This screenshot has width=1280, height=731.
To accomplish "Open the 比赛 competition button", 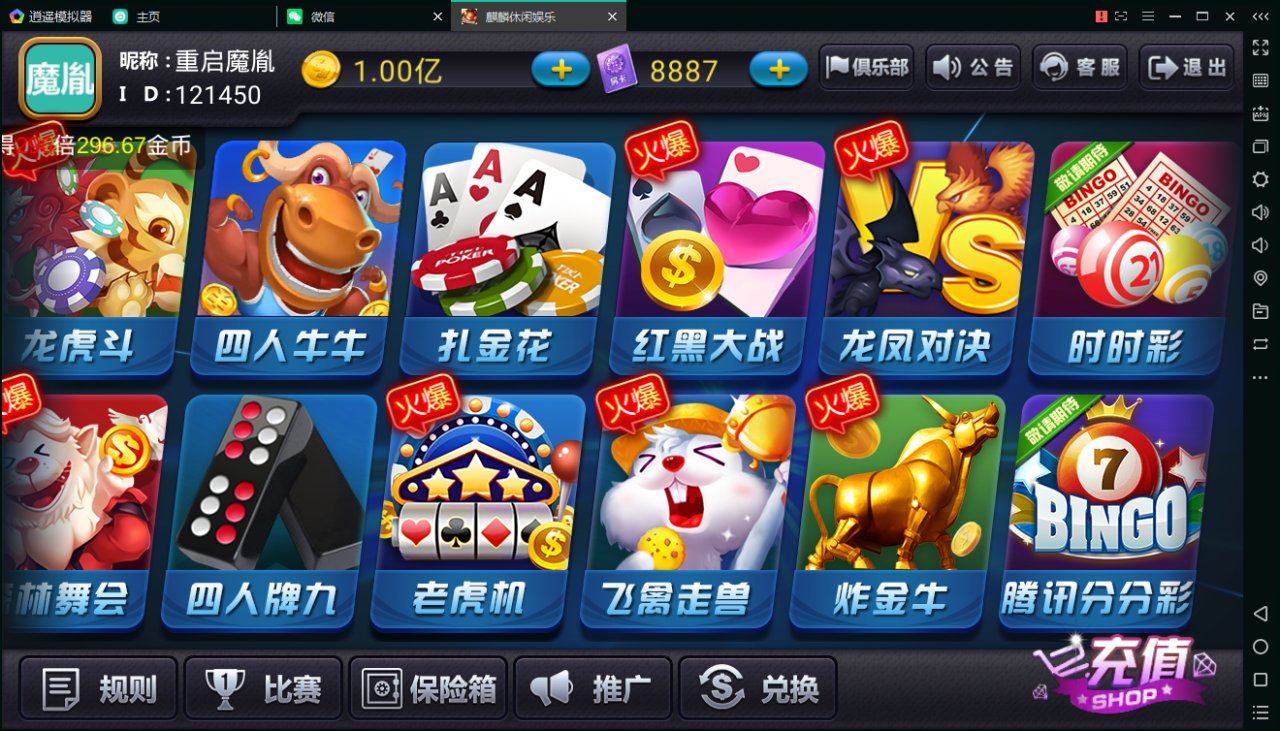I will [262, 687].
